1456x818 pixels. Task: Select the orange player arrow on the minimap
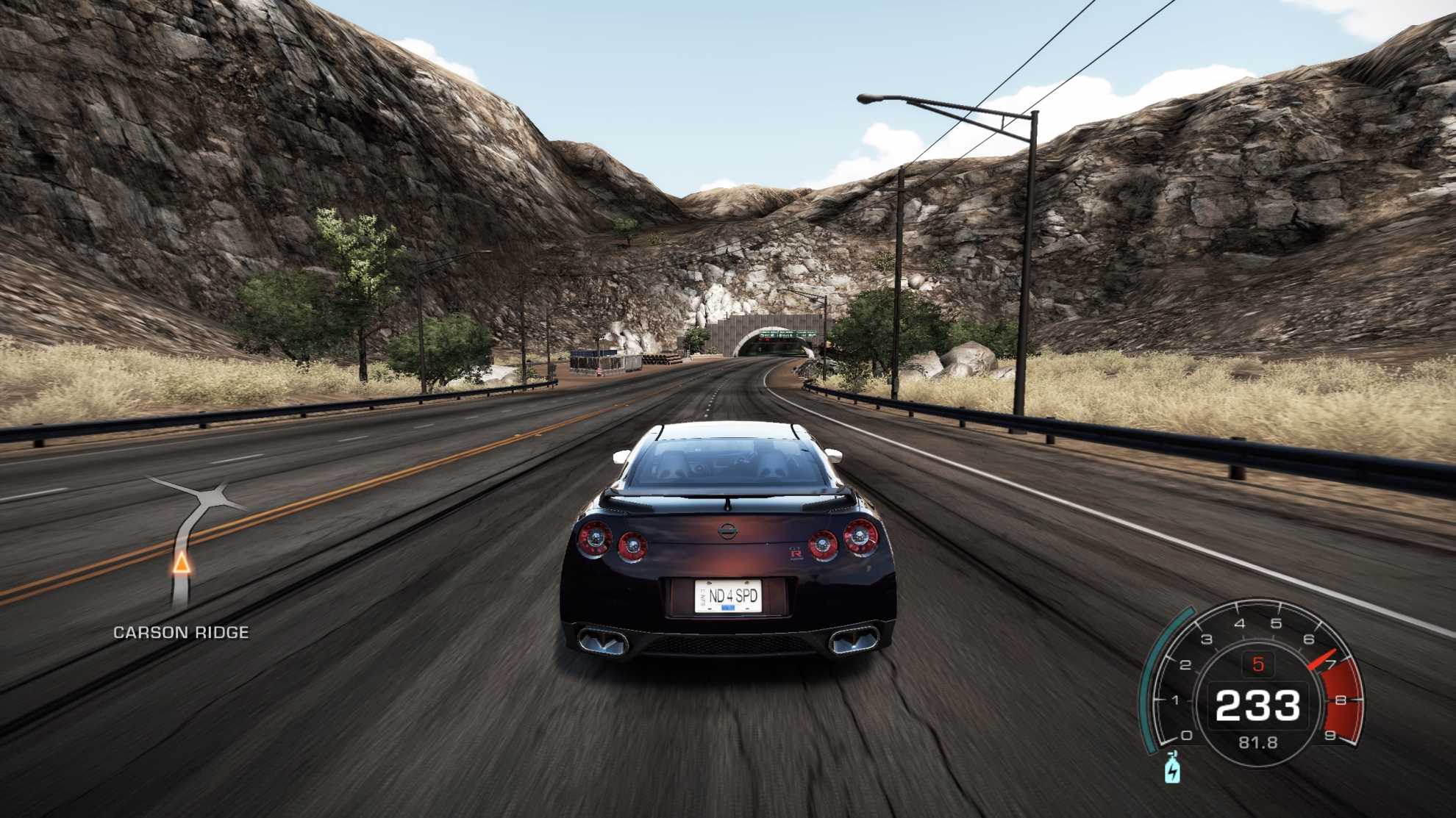coord(181,564)
